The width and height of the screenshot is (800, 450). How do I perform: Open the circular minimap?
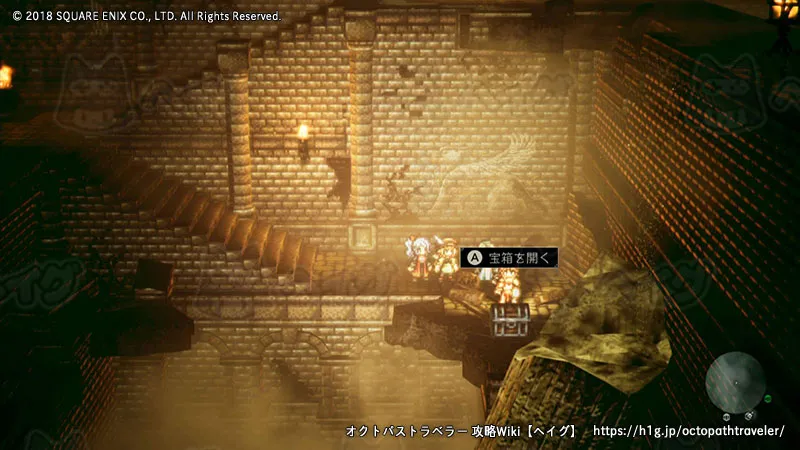(x=737, y=381)
